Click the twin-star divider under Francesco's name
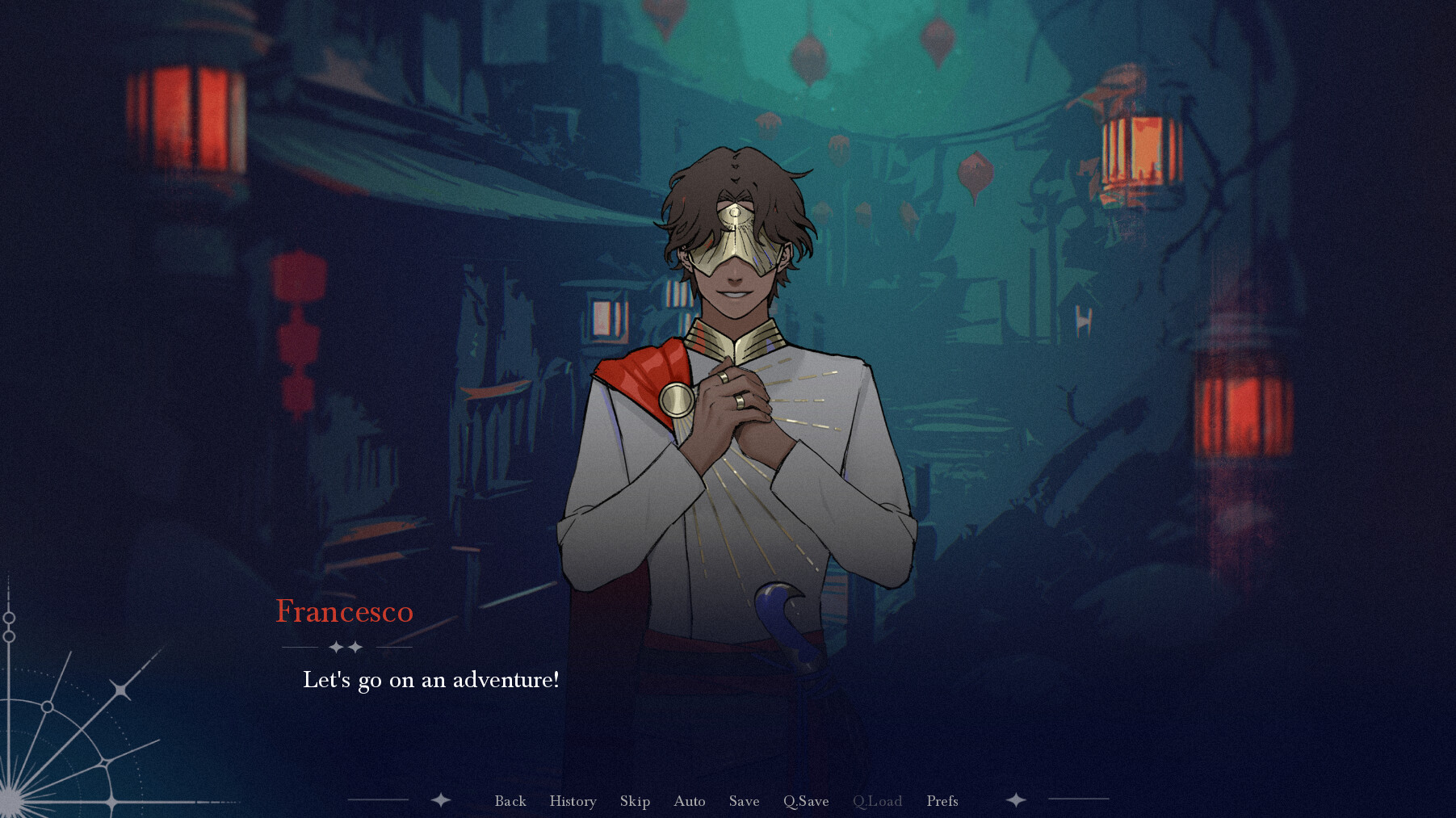The image size is (1456, 818). (x=346, y=648)
